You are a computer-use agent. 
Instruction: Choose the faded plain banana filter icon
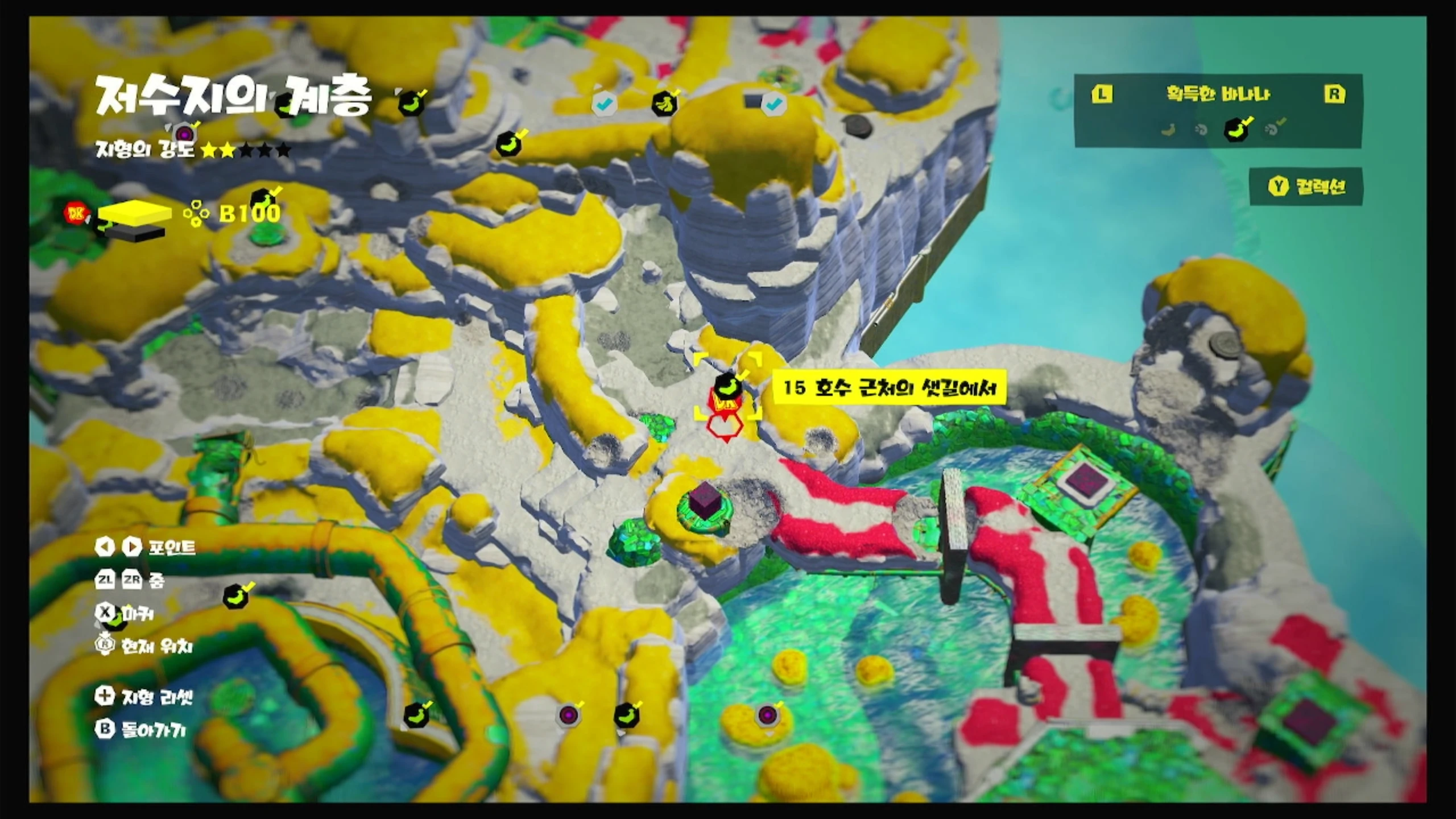1169,130
